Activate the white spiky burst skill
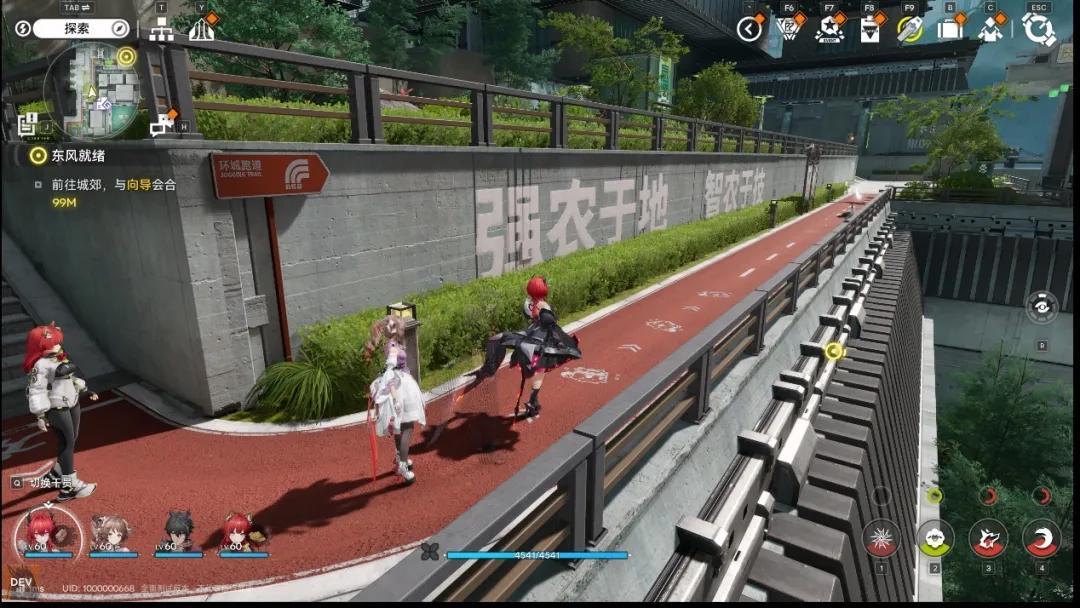The width and height of the screenshot is (1080, 608). [881, 537]
